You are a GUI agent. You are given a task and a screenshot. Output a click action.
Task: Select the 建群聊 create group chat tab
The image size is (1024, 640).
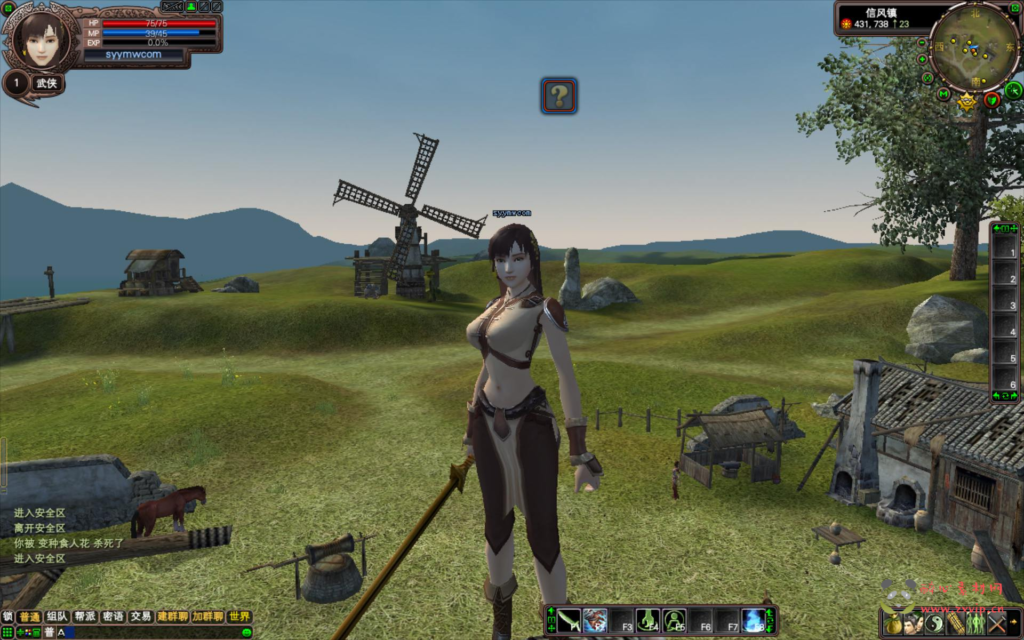point(172,617)
